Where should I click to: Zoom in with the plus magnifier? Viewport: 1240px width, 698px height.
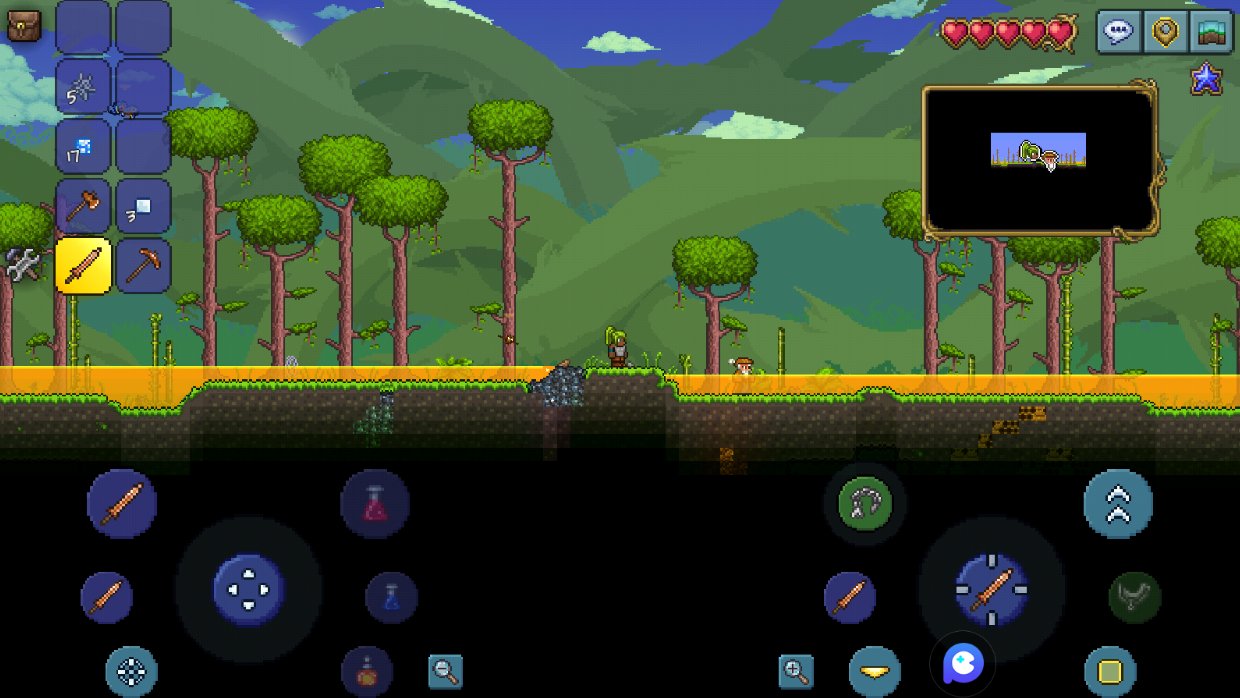coord(796,671)
